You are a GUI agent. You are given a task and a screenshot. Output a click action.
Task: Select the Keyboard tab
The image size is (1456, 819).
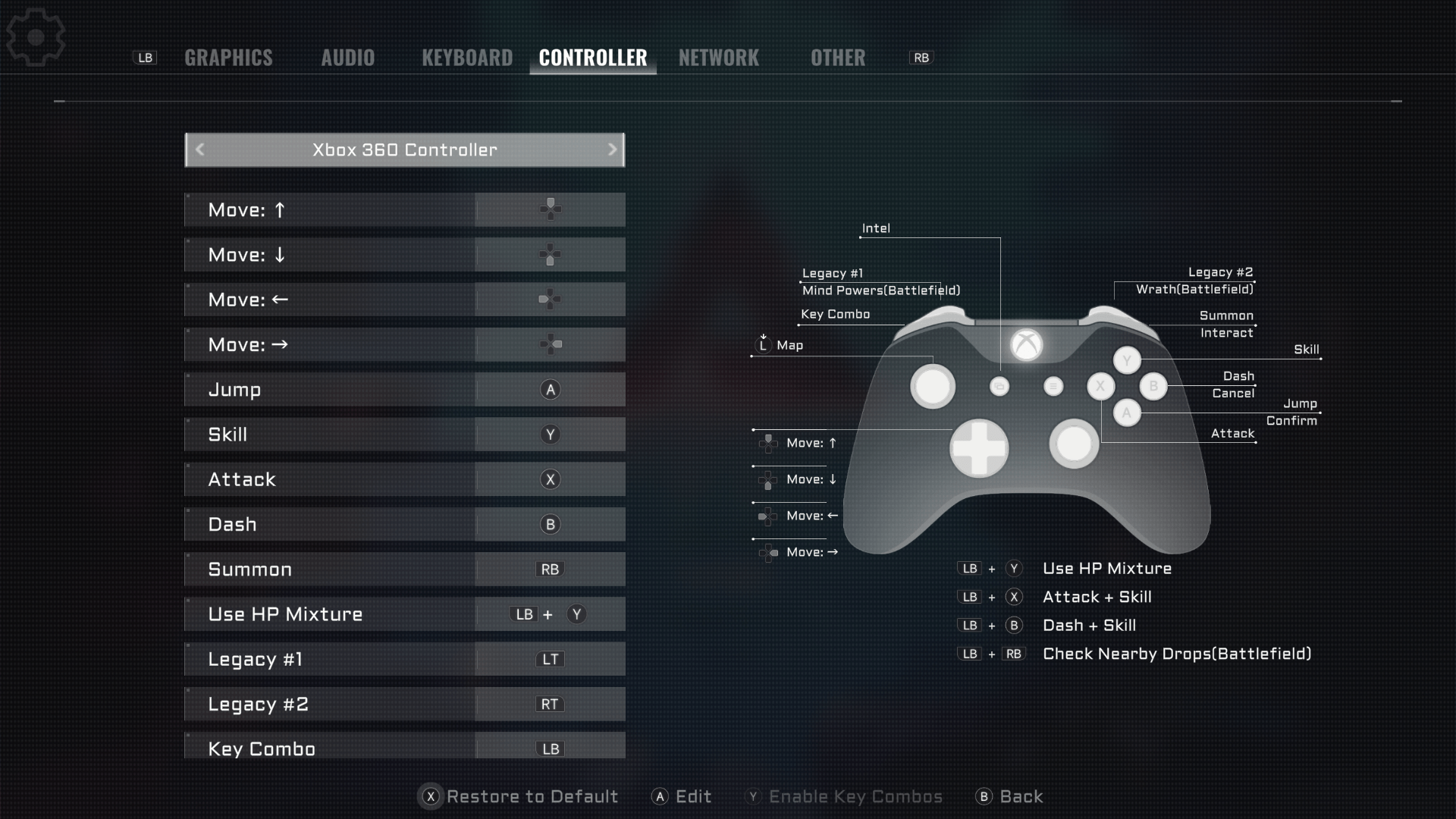(x=467, y=58)
